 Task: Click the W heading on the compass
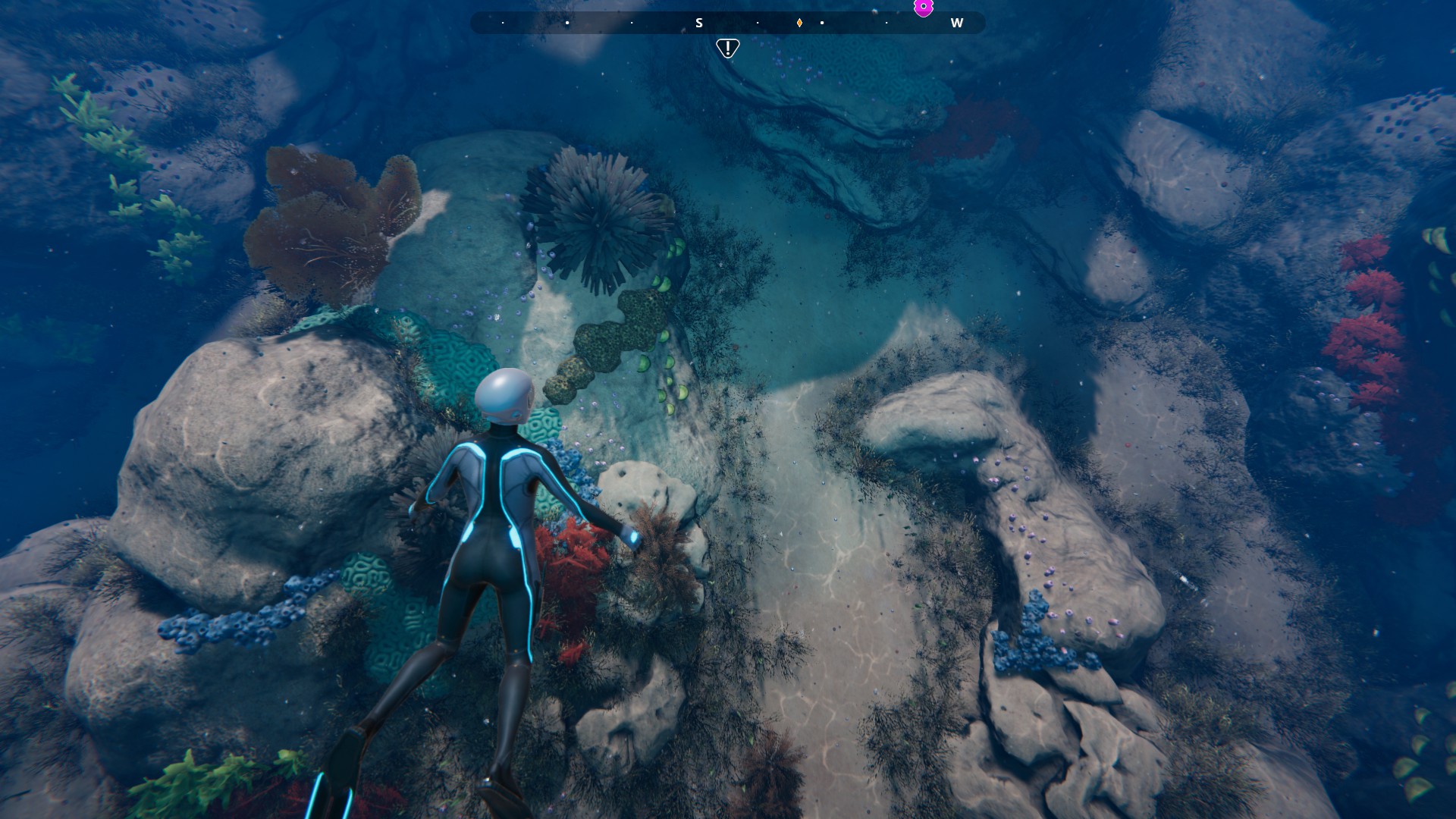pos(956,24)
